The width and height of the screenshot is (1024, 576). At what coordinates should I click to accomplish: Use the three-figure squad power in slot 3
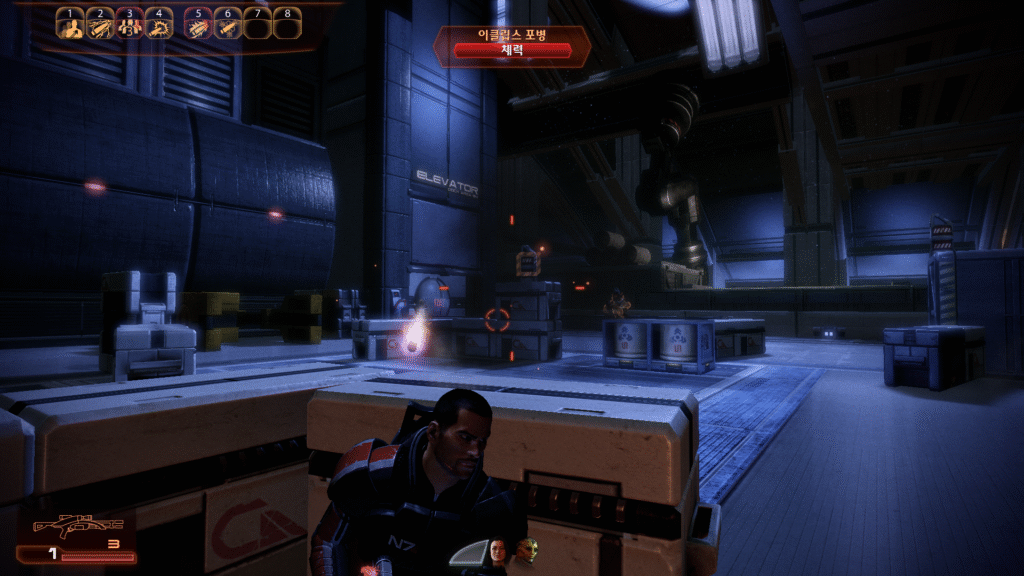128,27
